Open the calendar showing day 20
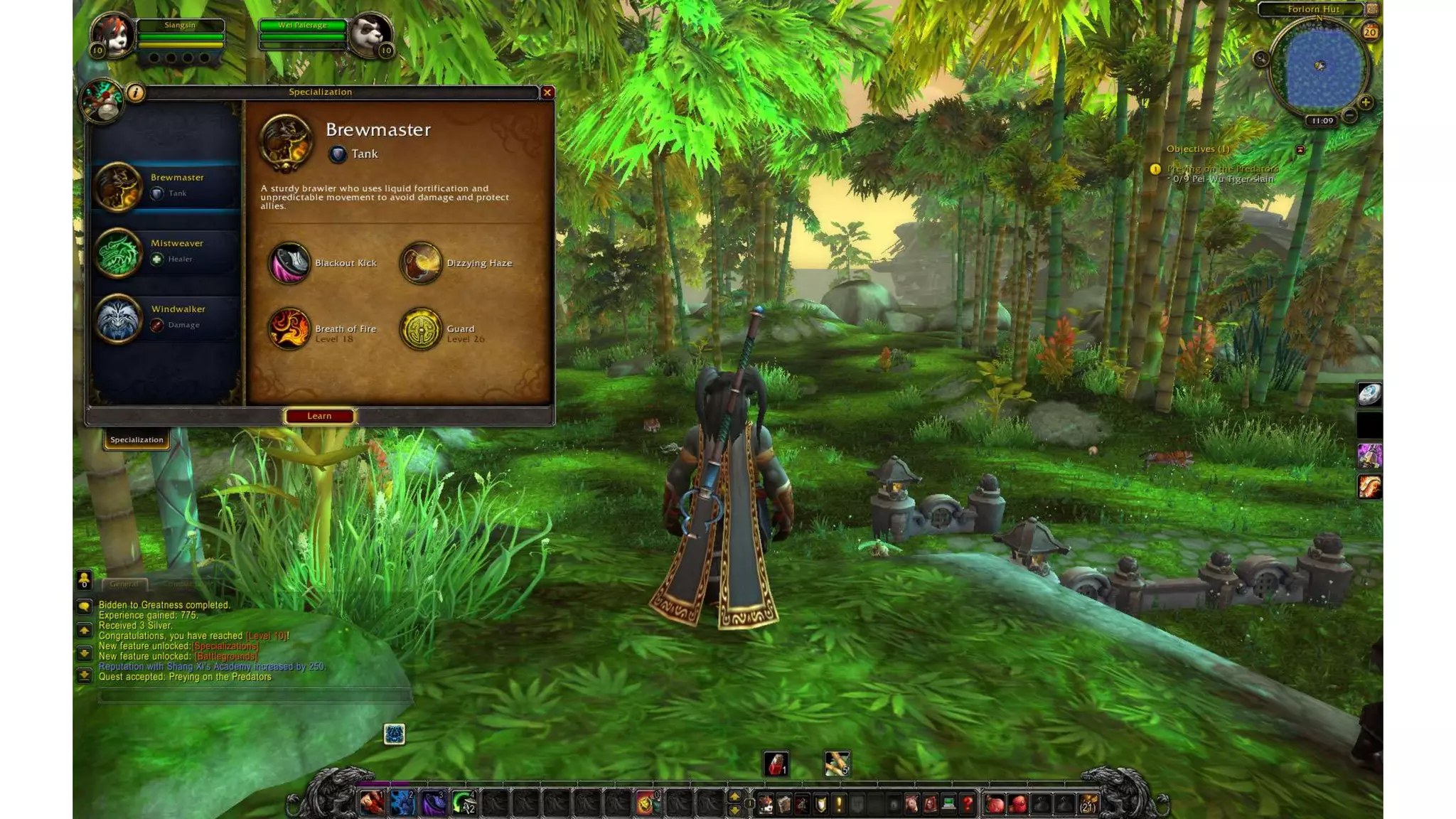Screen dimensions: 1456x819 [1370, 32]
